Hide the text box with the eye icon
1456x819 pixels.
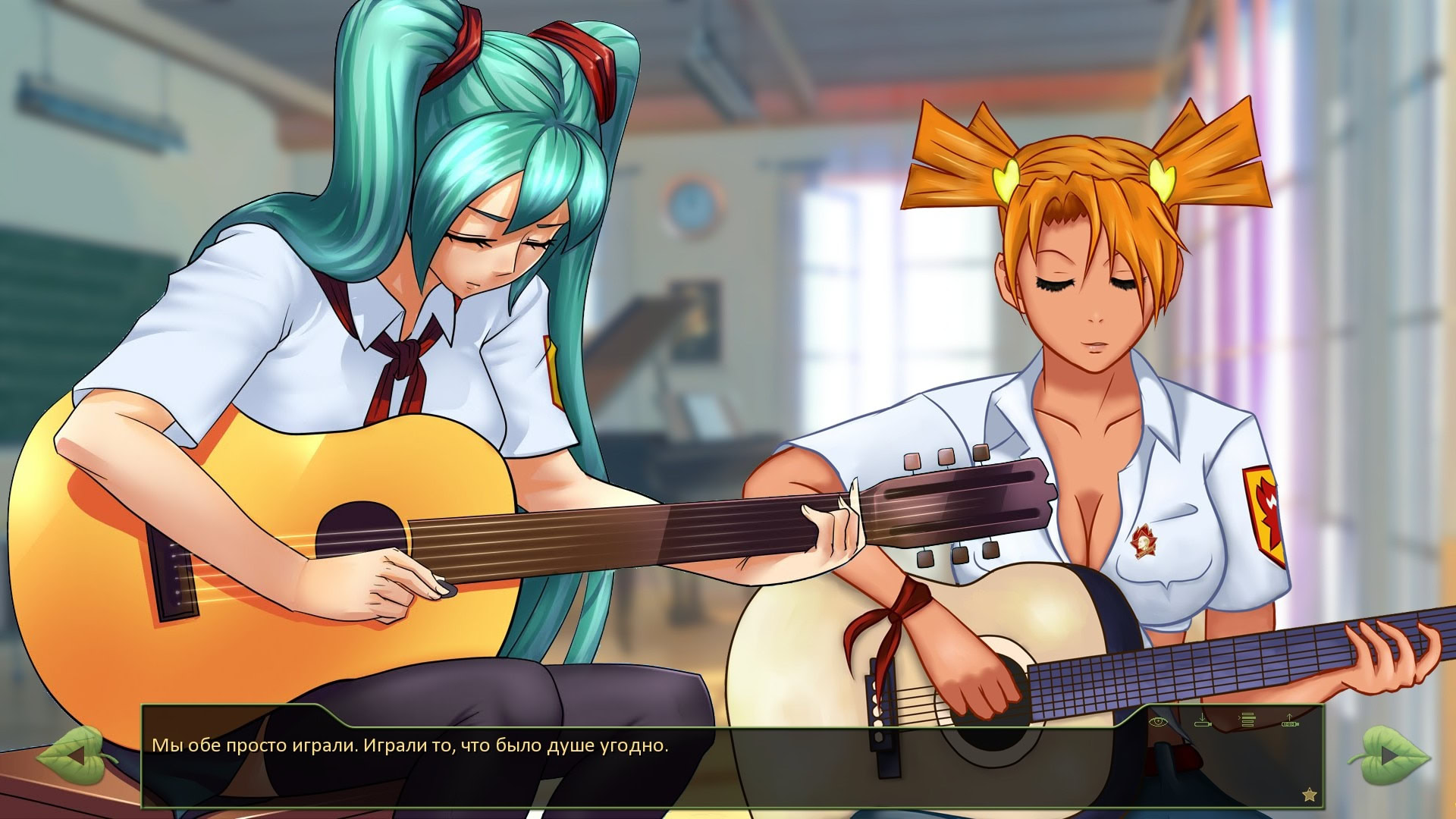(1157, 721)
